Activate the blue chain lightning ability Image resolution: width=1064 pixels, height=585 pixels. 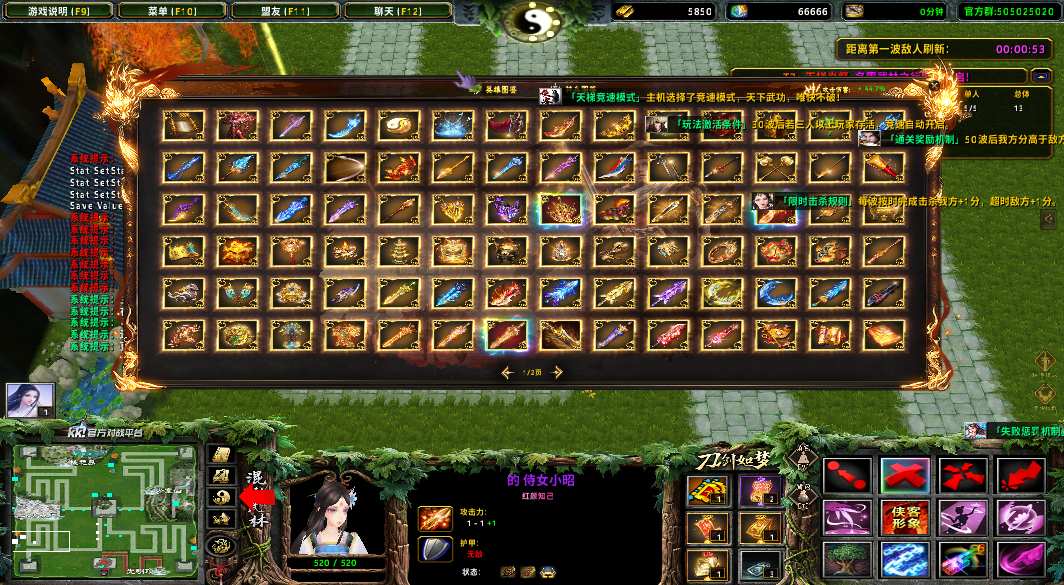tap(905, 560)
